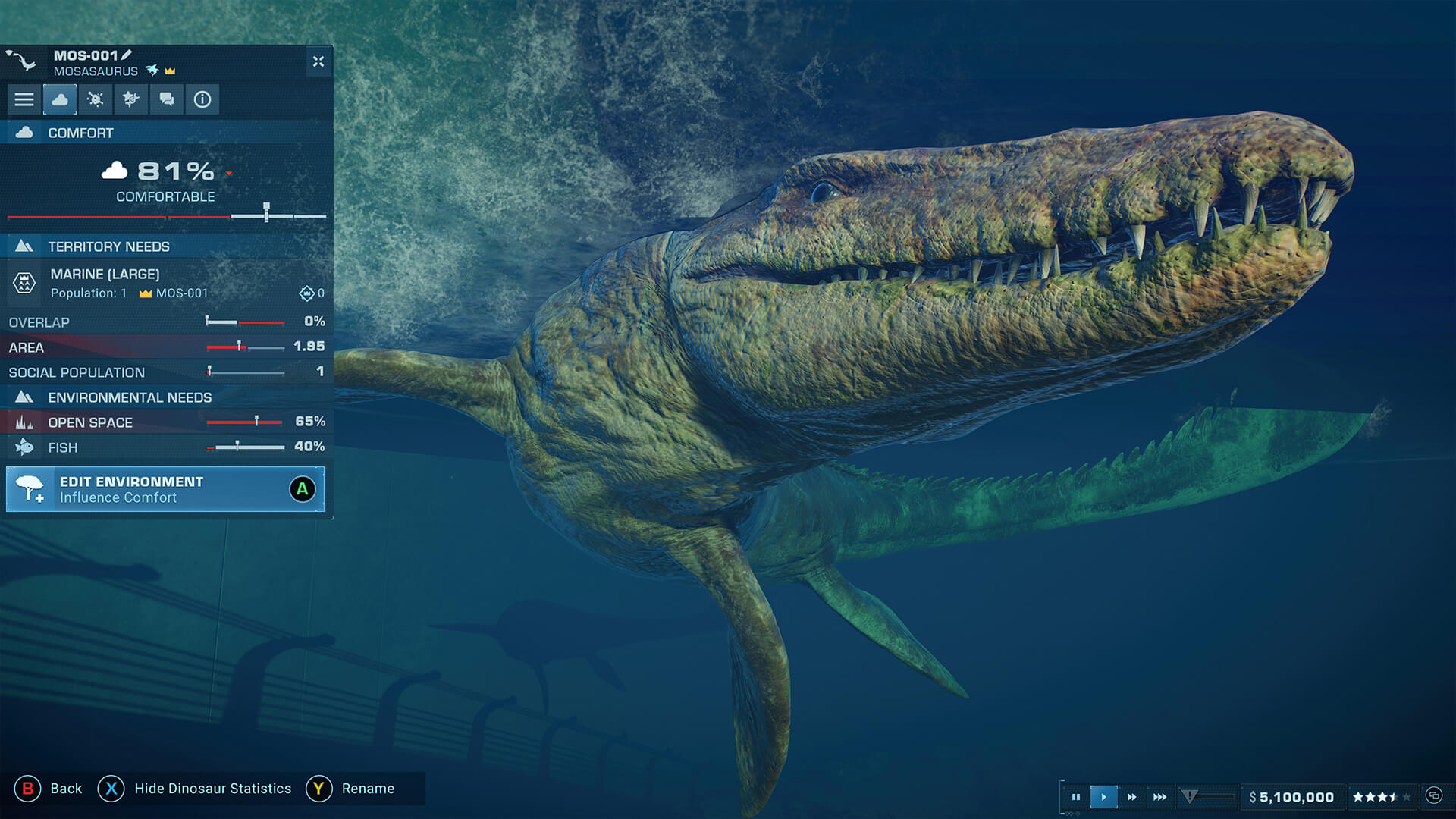Screen dimensions: 1456x819
Task: Open the info panel icon
Action: pos(202,99)
